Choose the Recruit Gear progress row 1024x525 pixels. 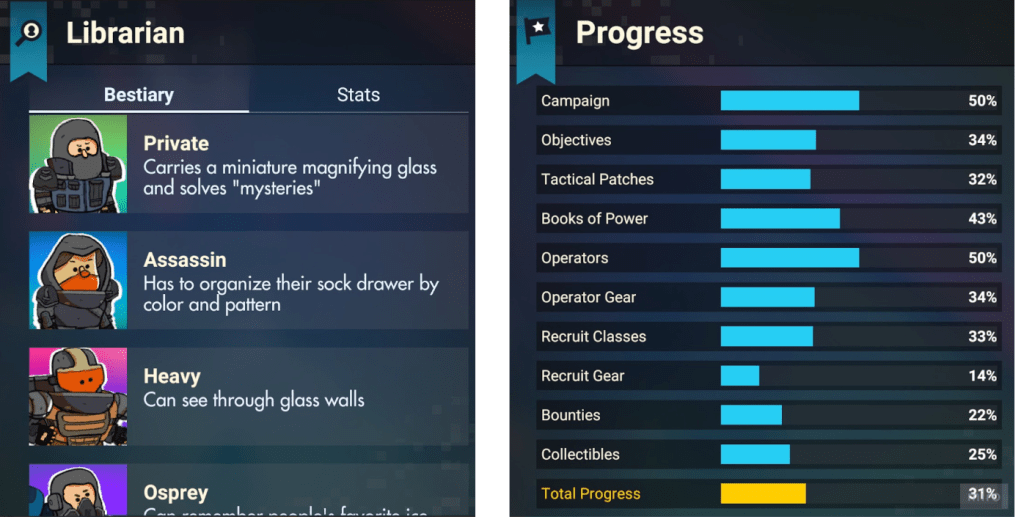(x=768, y=376)
